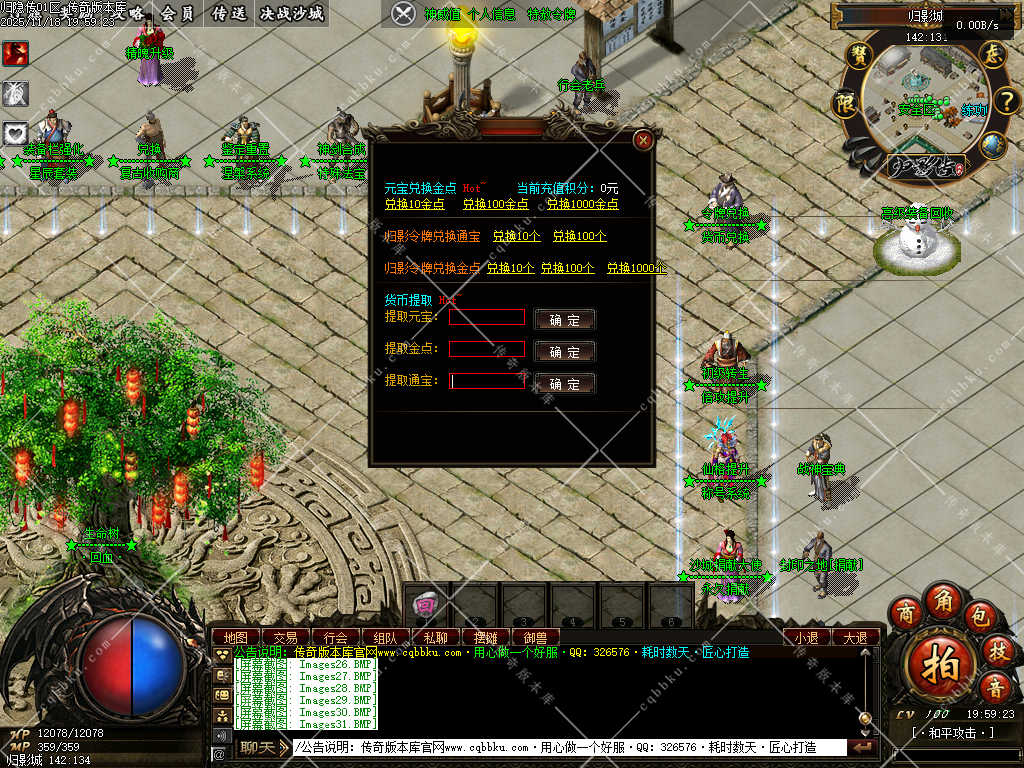Viewport: 1024px width, 768px height.
Task: Close the currency exchange dialog
Action: [644, 140]
